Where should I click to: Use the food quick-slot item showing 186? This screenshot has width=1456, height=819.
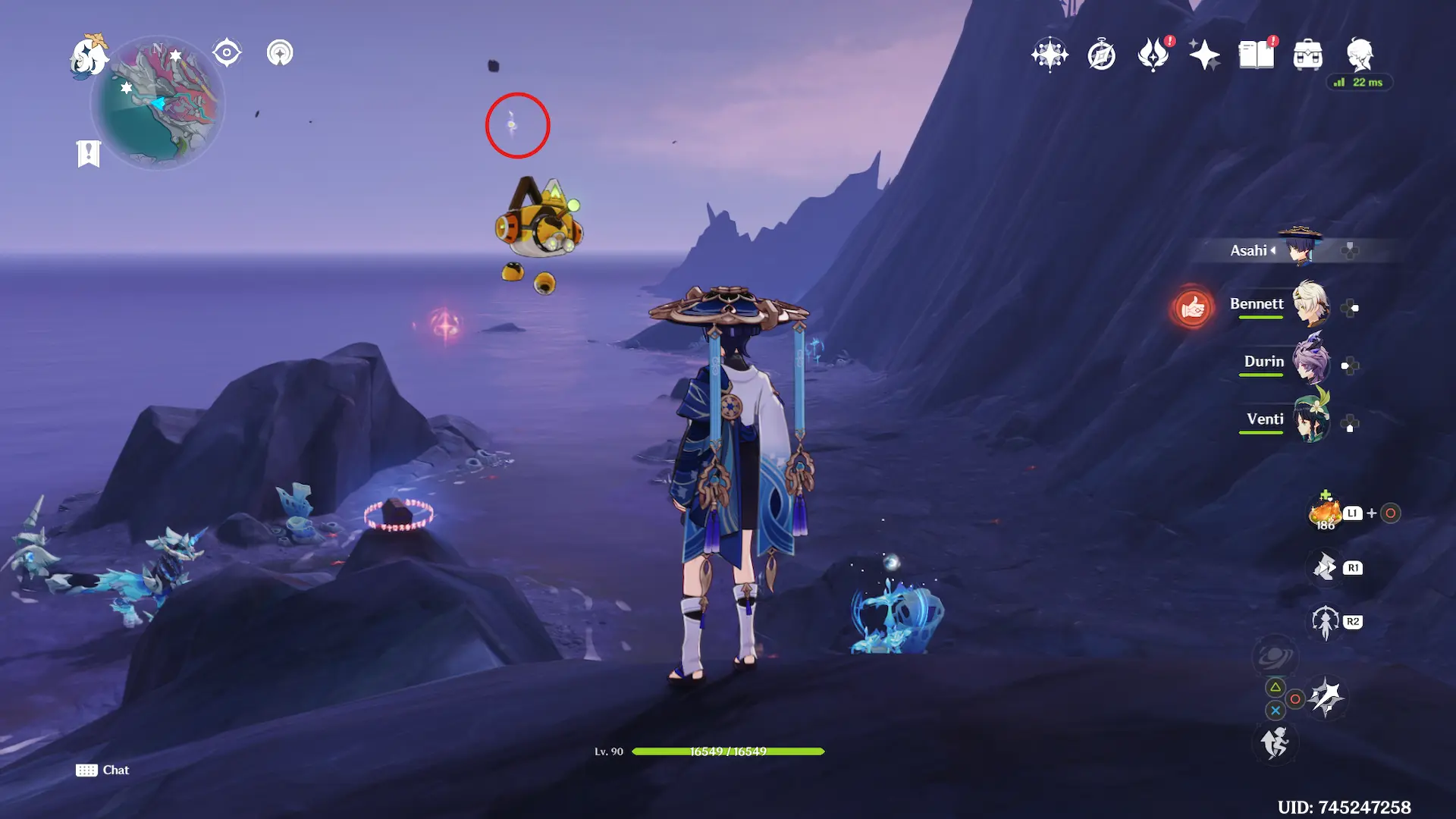tap(1325, 513)
